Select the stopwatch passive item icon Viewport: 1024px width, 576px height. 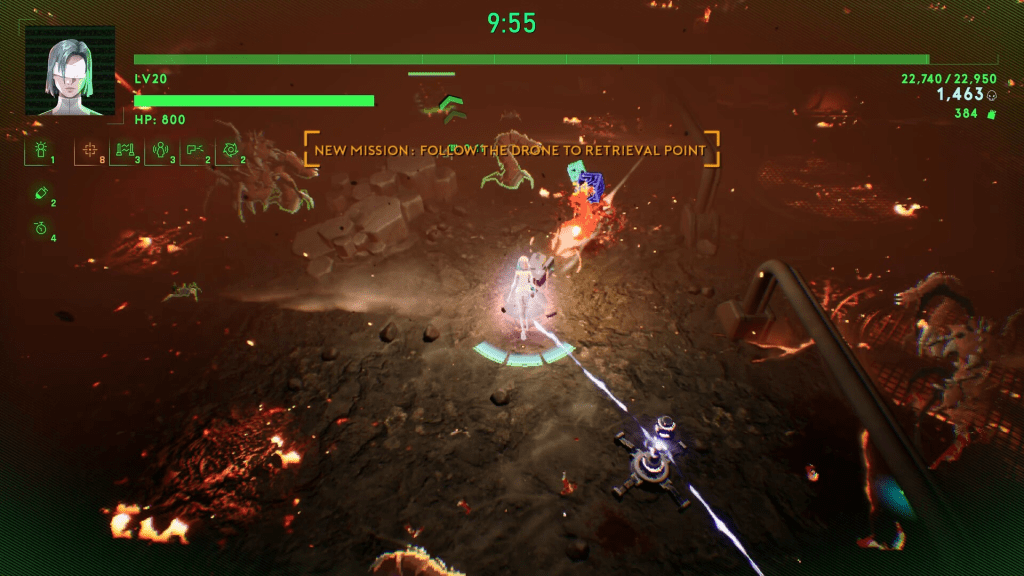pos(40,228)
